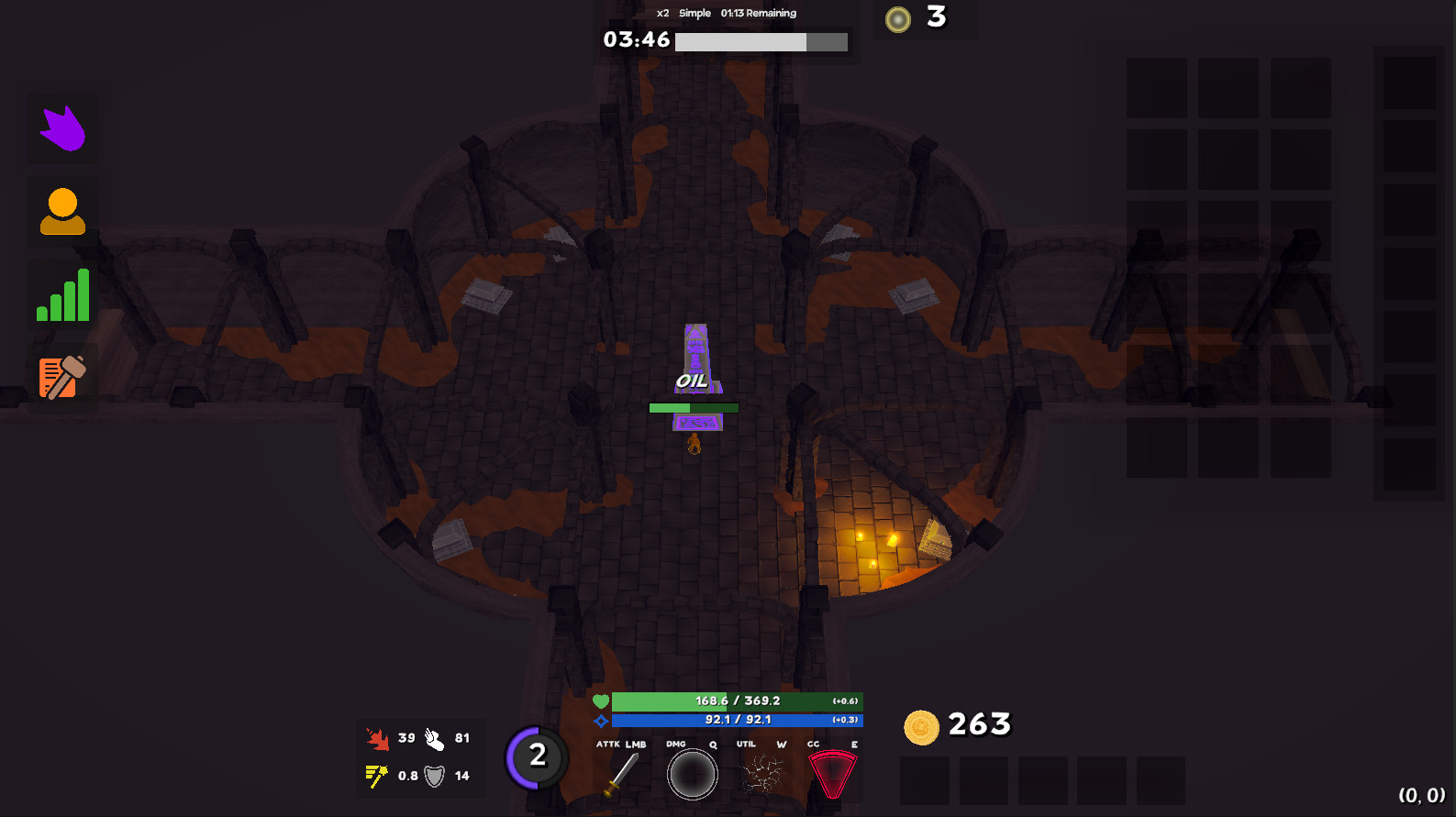View the green stats bar-chart panel
The image size is (1456, 817).
coord(62,293)
